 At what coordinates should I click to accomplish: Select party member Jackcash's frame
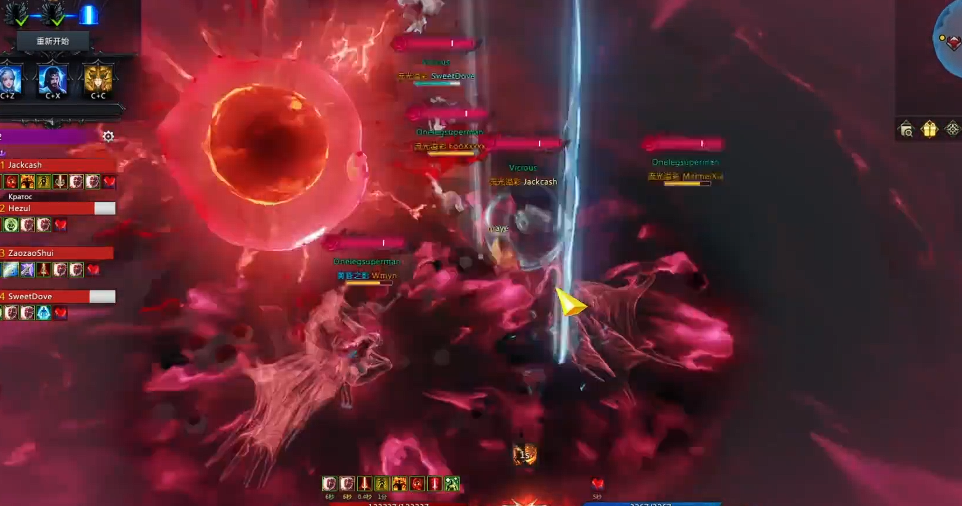(x=58, y=165)
